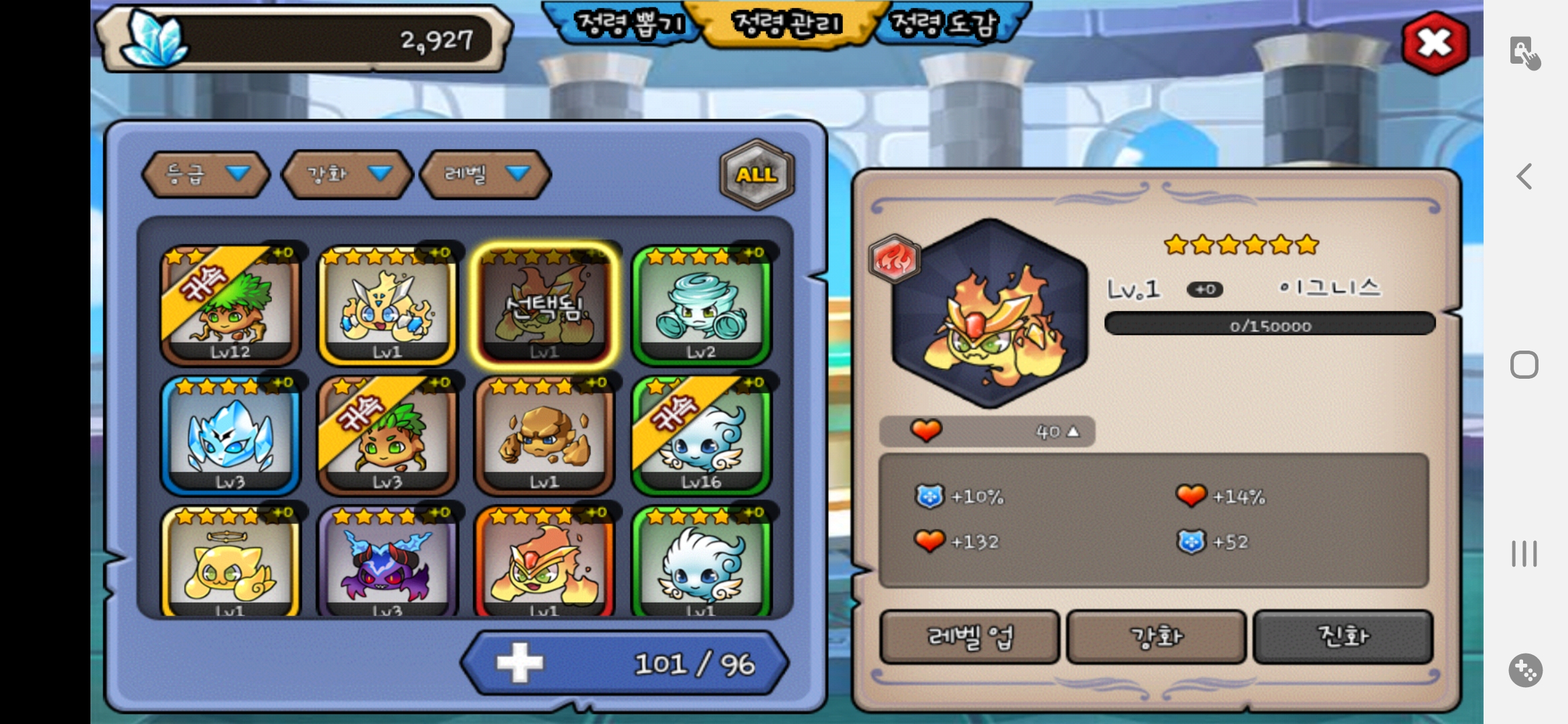
Task: Select the yellow halo cat spirit
Action: [x=230, y=563]
